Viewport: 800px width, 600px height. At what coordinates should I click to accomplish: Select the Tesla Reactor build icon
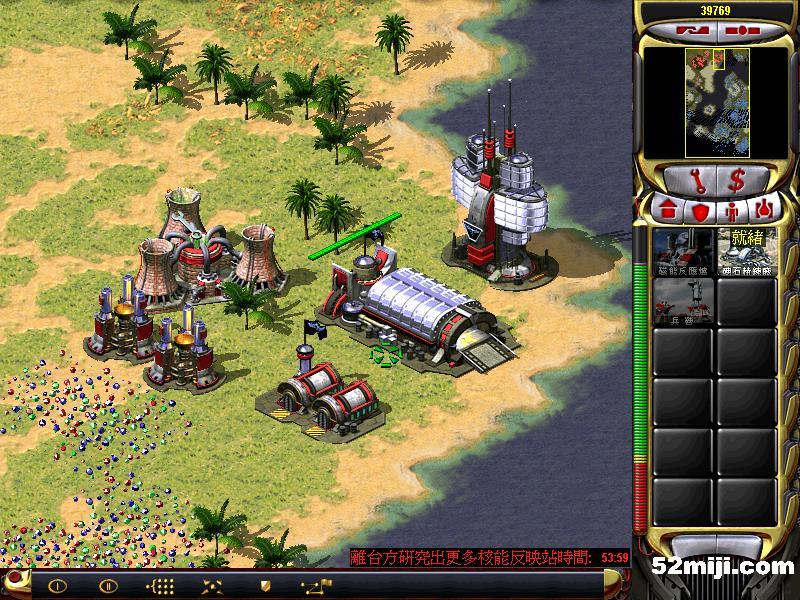[x=683, y=251]
